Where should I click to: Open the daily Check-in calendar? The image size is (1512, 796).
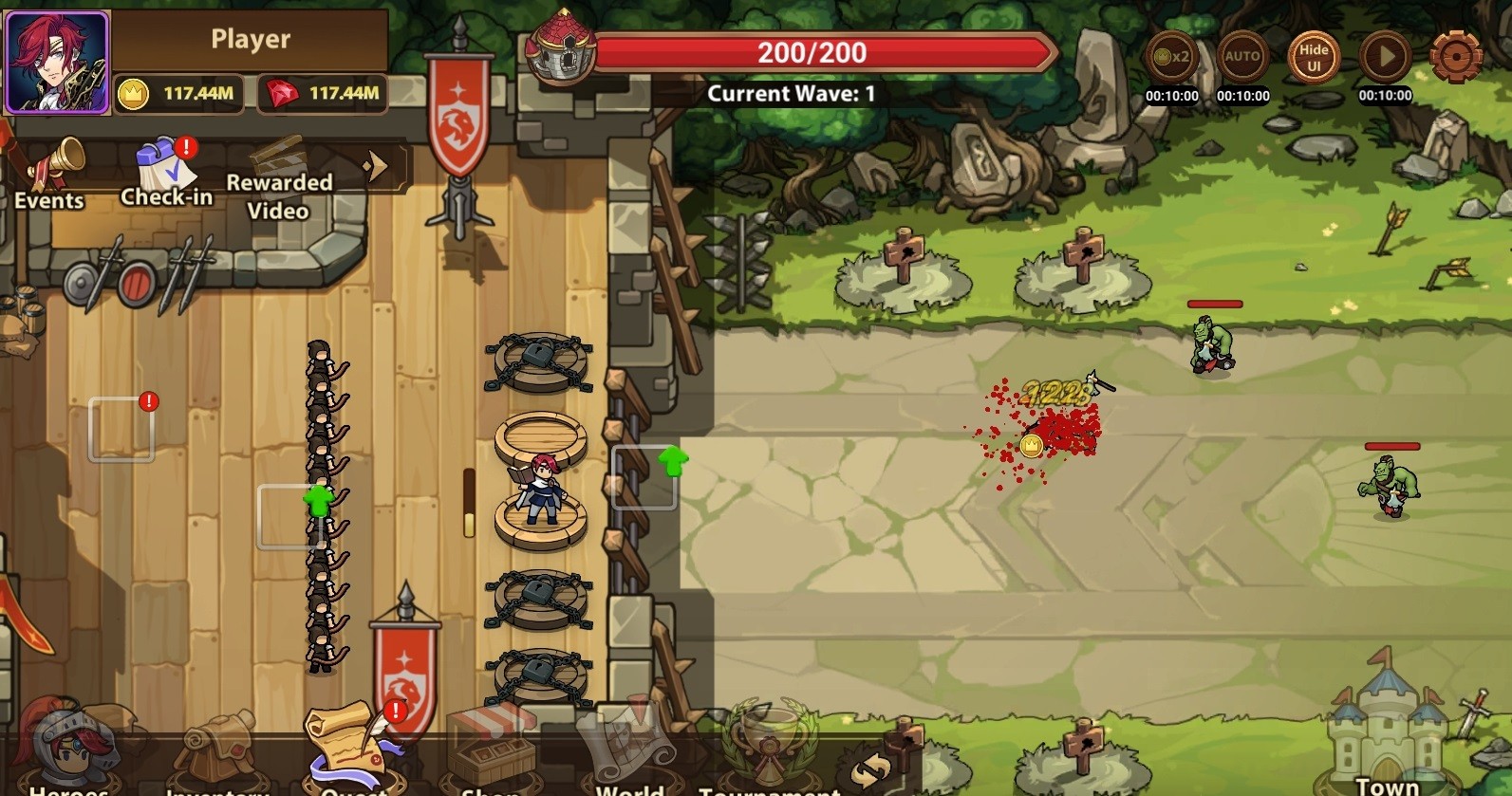click(166, 173)
